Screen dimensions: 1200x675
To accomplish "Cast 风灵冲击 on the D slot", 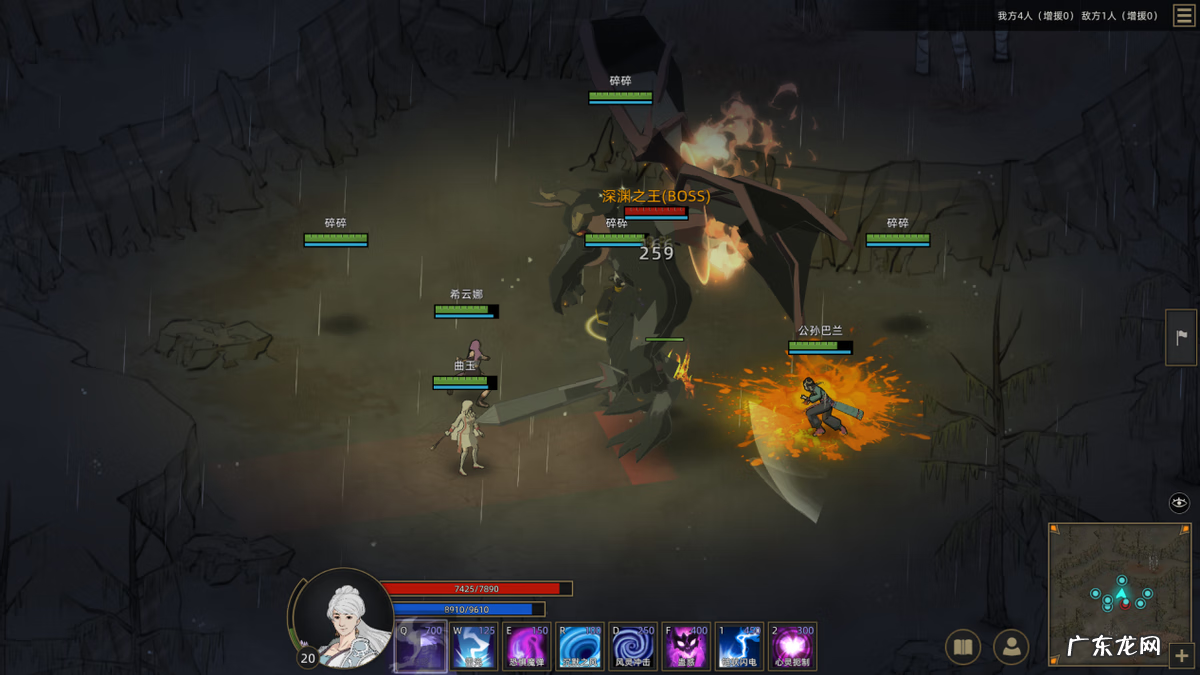I will pos(633,646).
